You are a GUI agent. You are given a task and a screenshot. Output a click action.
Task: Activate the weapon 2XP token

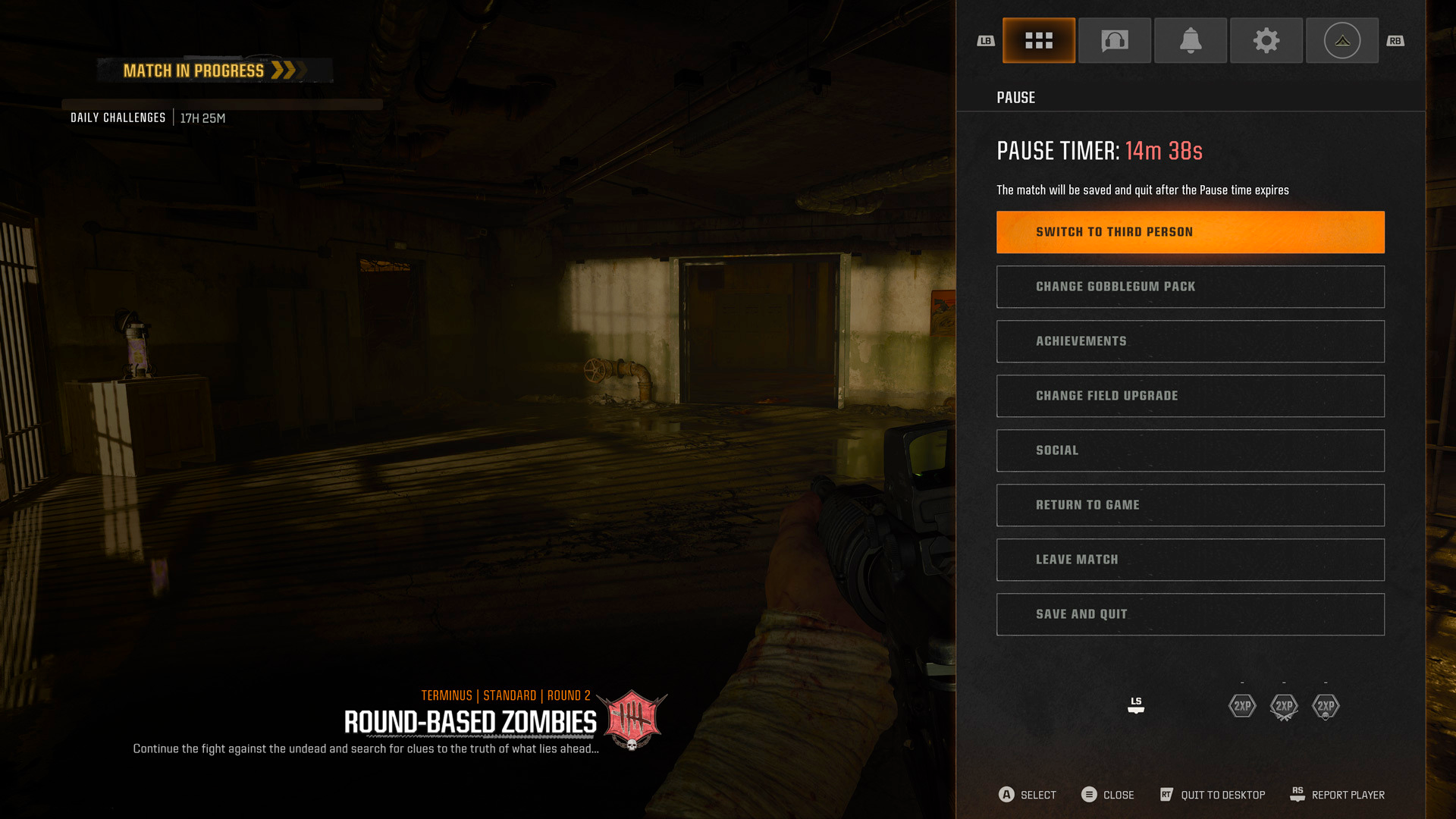[x=1284, y=706]
